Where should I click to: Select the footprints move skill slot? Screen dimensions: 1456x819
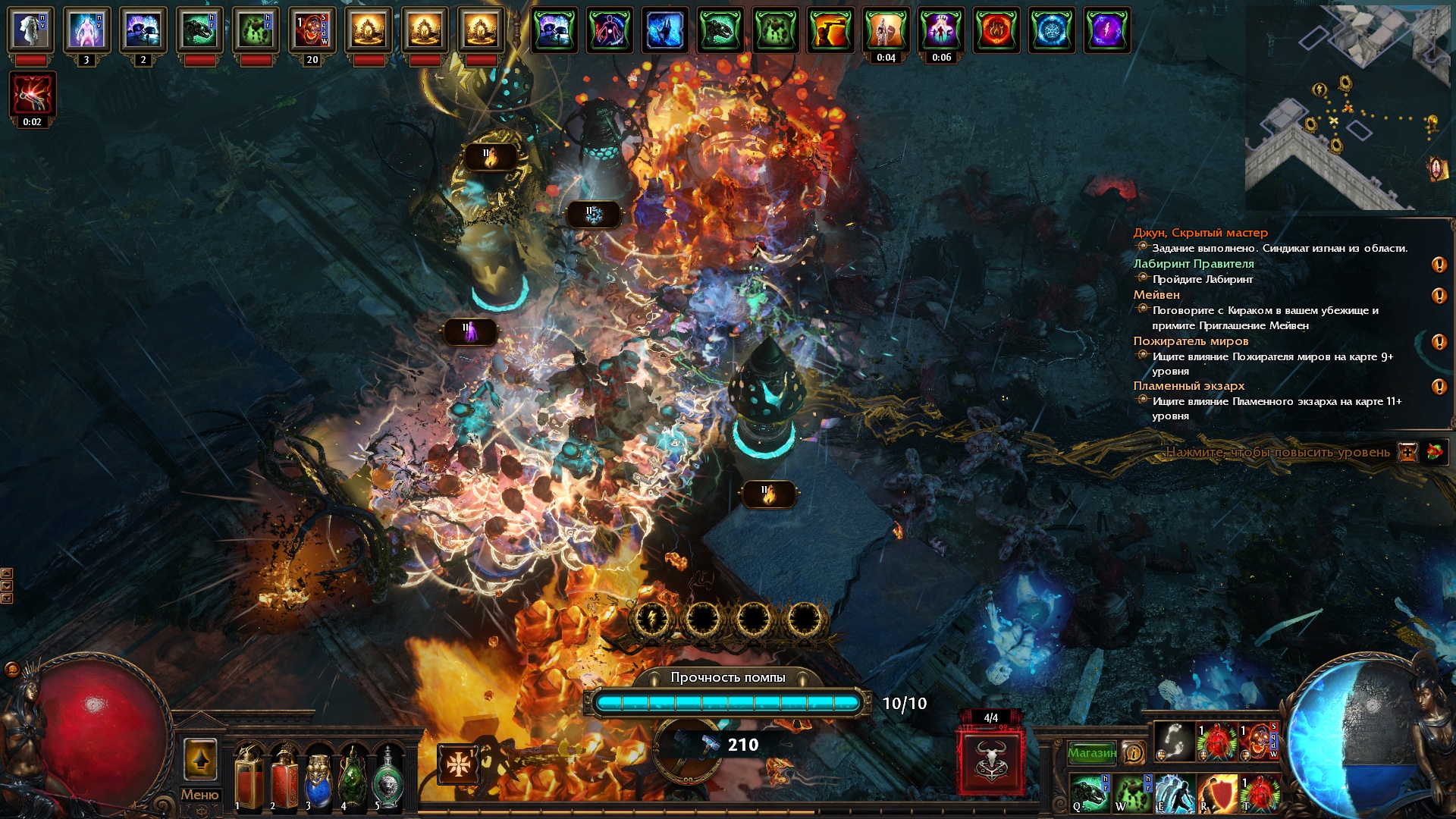click(1174, 740)
